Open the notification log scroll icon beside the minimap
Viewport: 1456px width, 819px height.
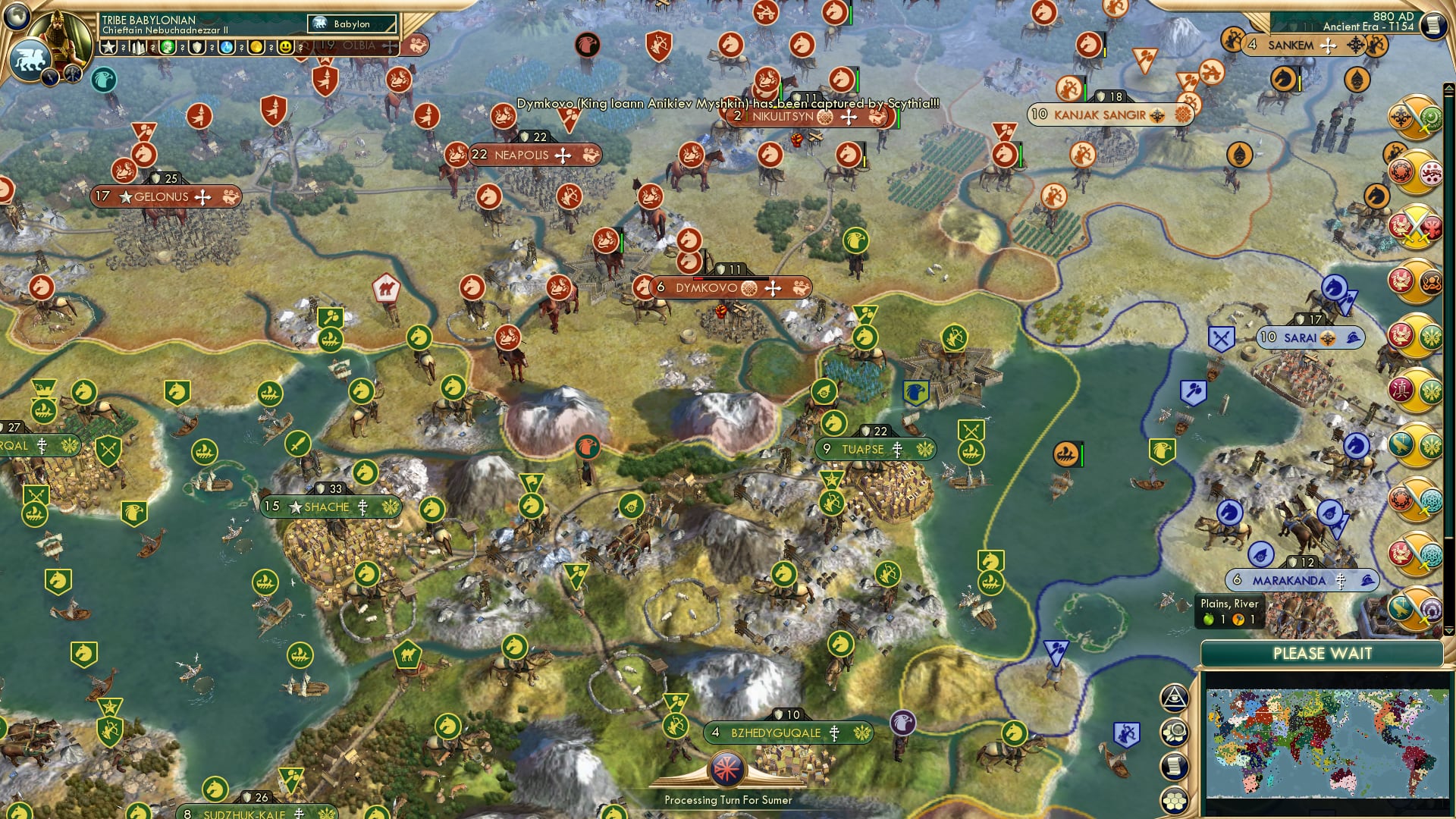(1174, 766)
